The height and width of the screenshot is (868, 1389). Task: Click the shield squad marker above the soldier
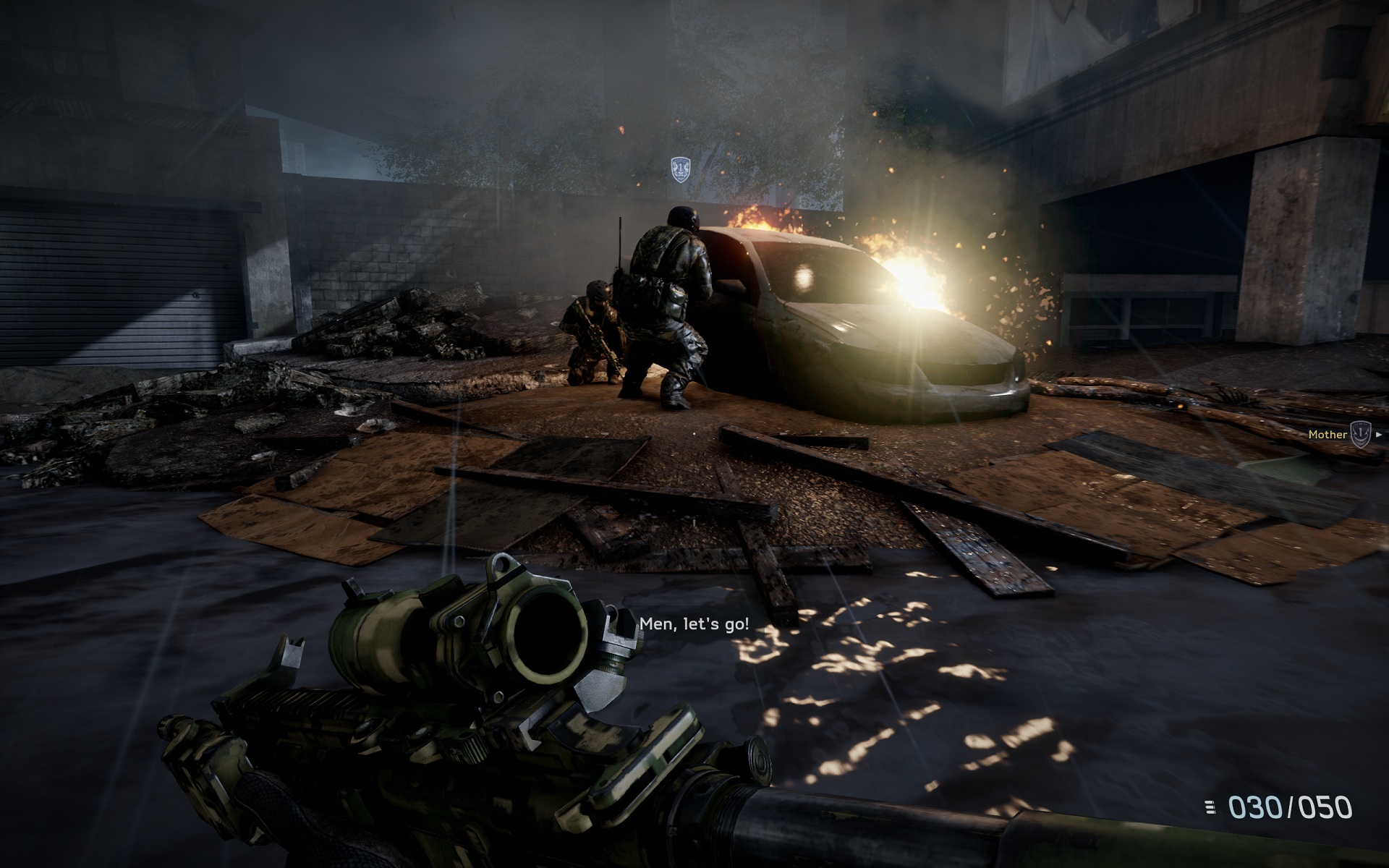(x=679, y=169)
